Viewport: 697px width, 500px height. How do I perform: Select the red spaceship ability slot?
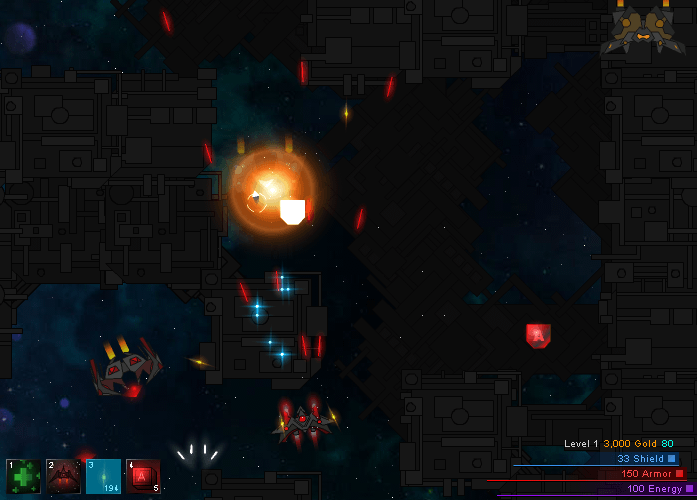click(63, 476)
